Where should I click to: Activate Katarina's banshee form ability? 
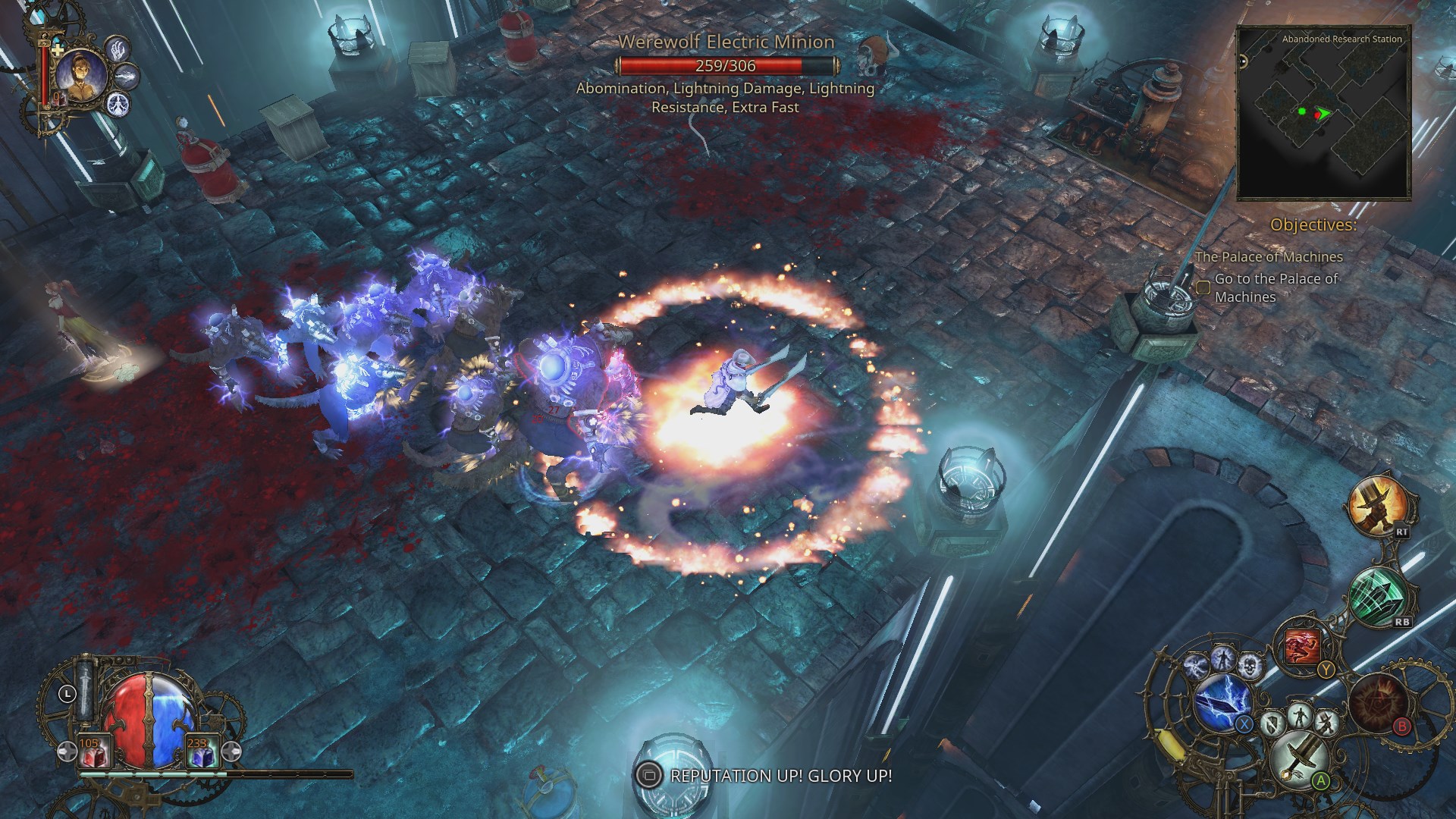[x=119, y=105]
